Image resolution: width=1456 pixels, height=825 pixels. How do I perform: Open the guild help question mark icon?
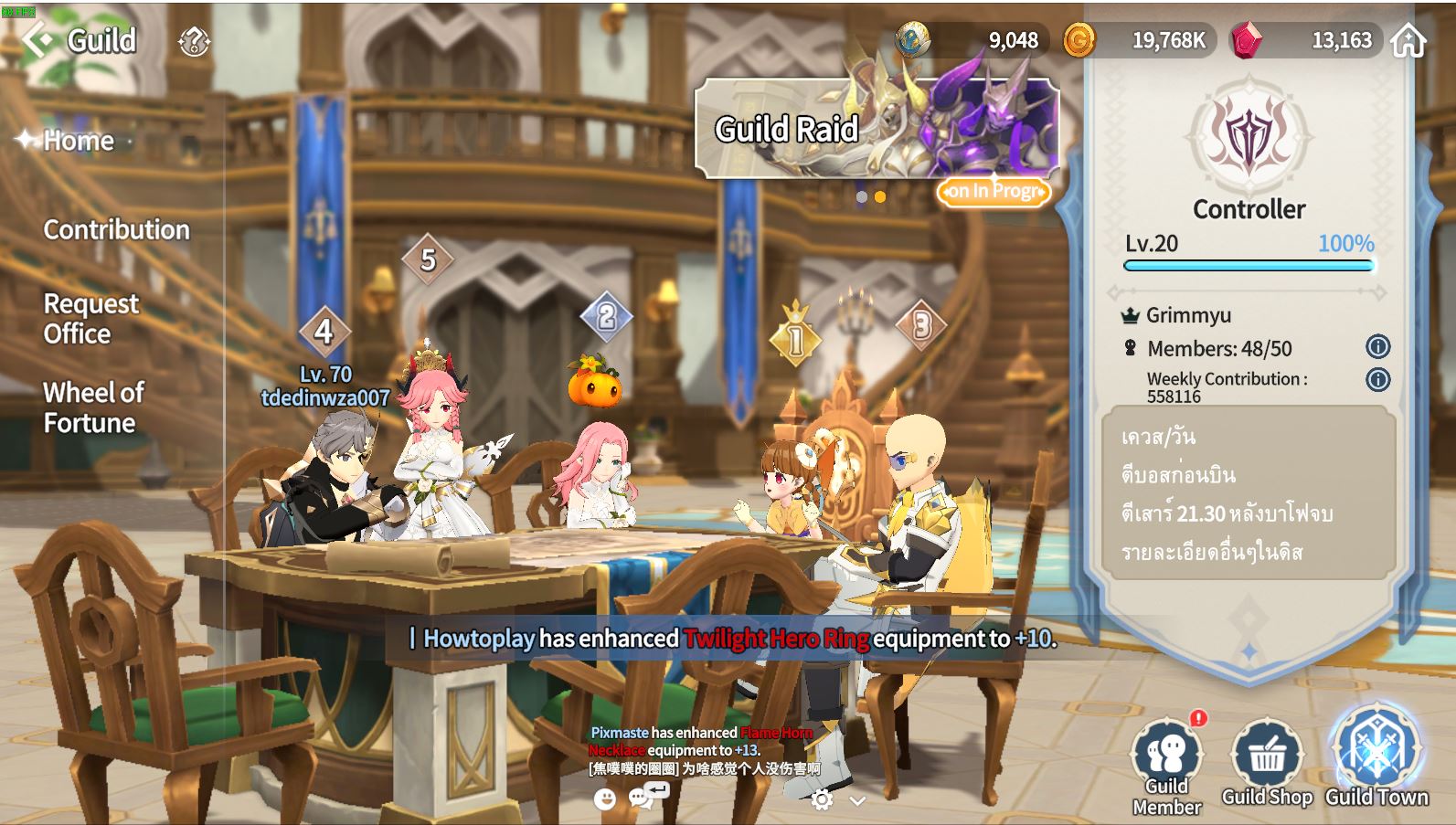click(x=194, y=41)
